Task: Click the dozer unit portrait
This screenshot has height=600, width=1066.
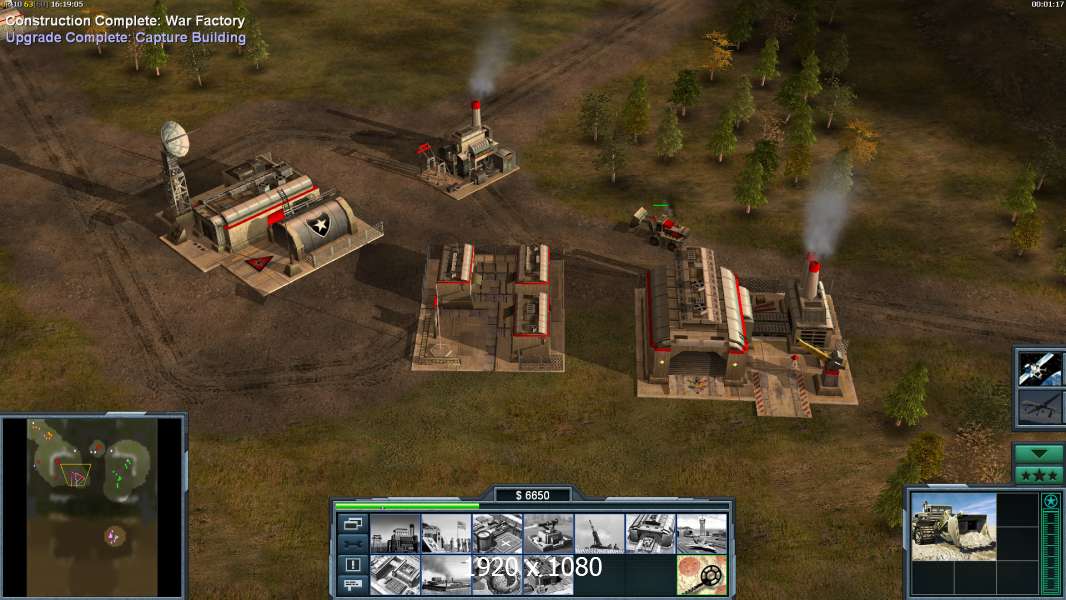Action: [x=953, y=526]
